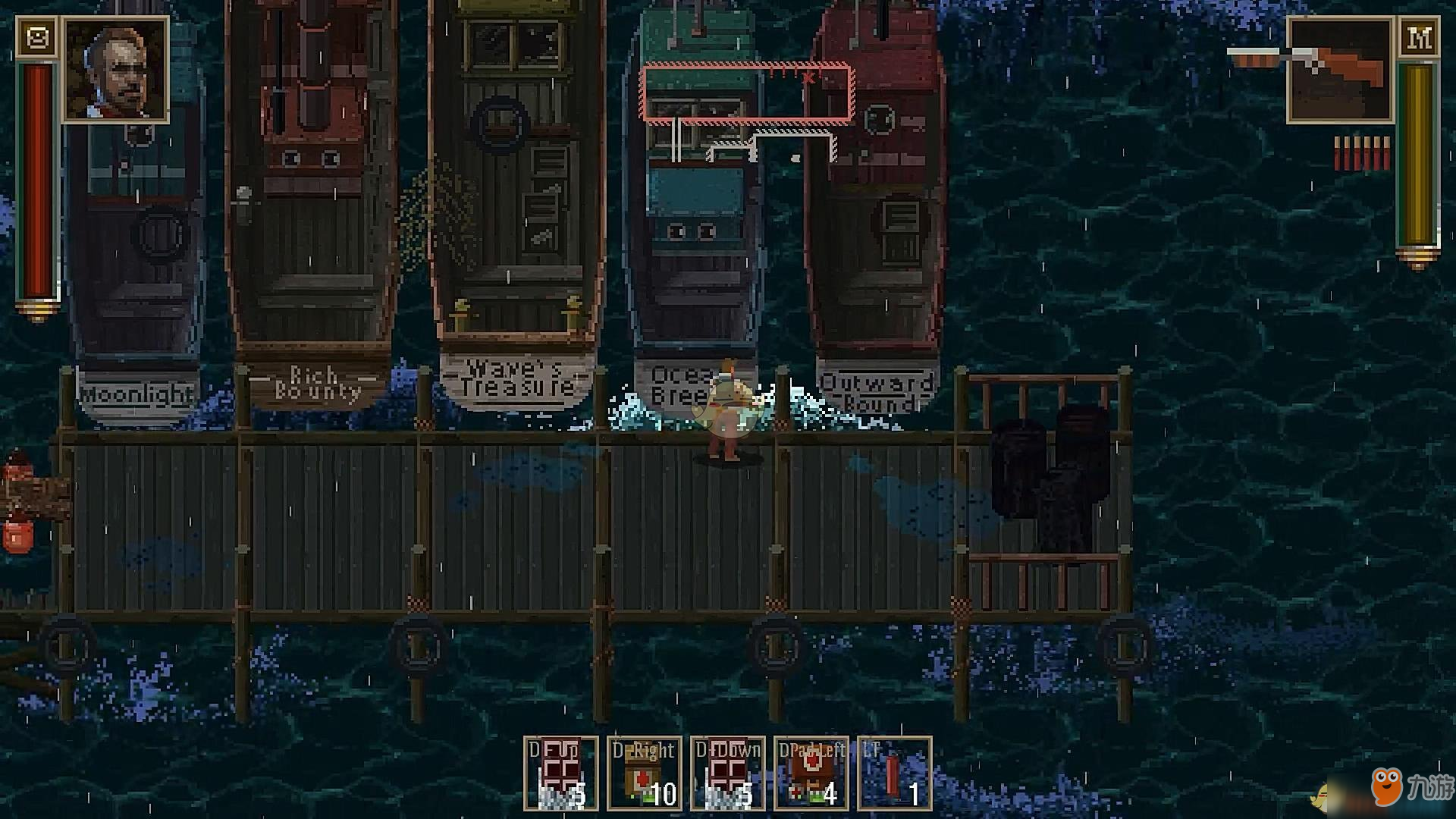Select the hotbar slot labeled D-Down
Screen dimensions: 1456x819
[728, 773]
